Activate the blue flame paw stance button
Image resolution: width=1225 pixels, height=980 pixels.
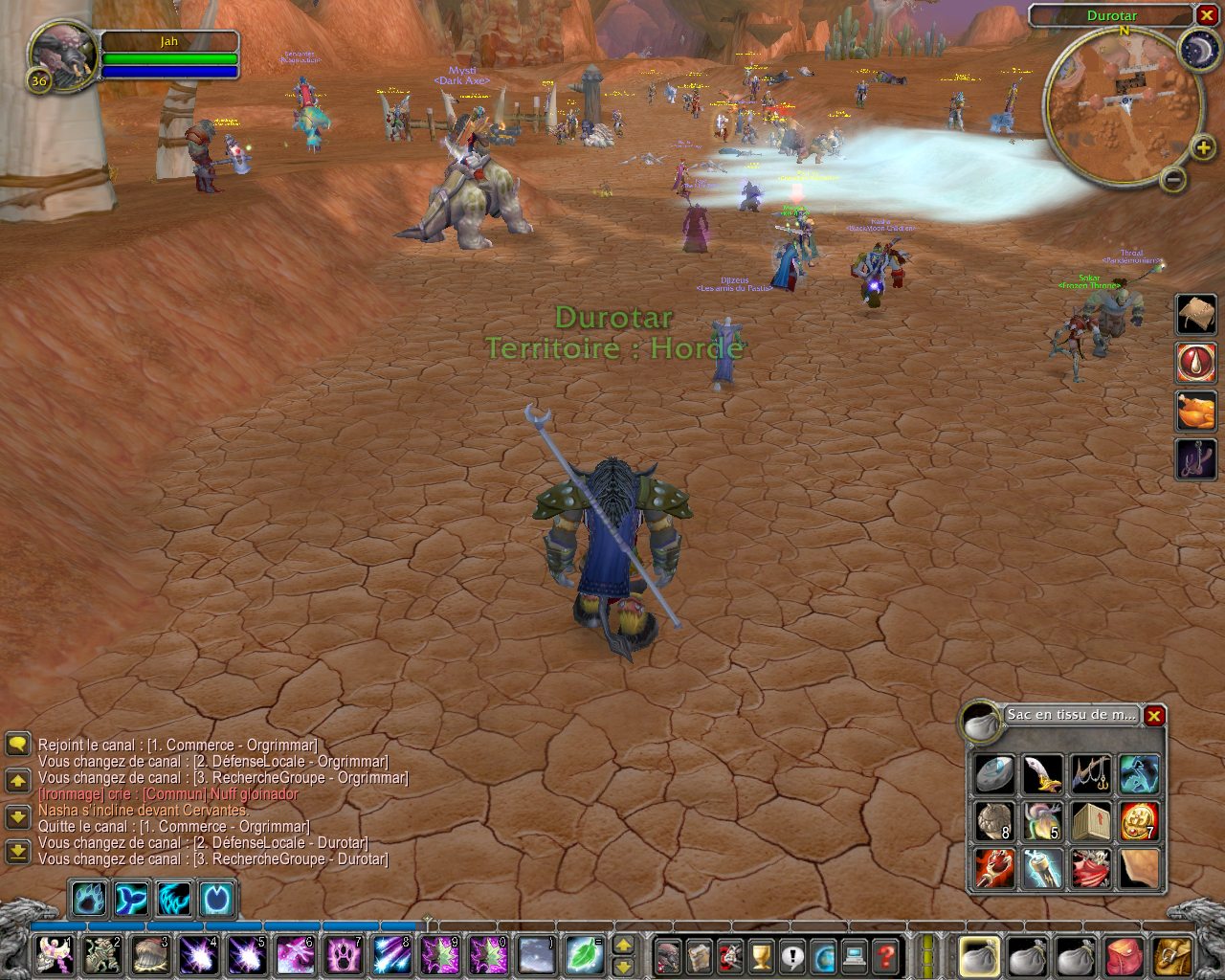click(88, 900)
